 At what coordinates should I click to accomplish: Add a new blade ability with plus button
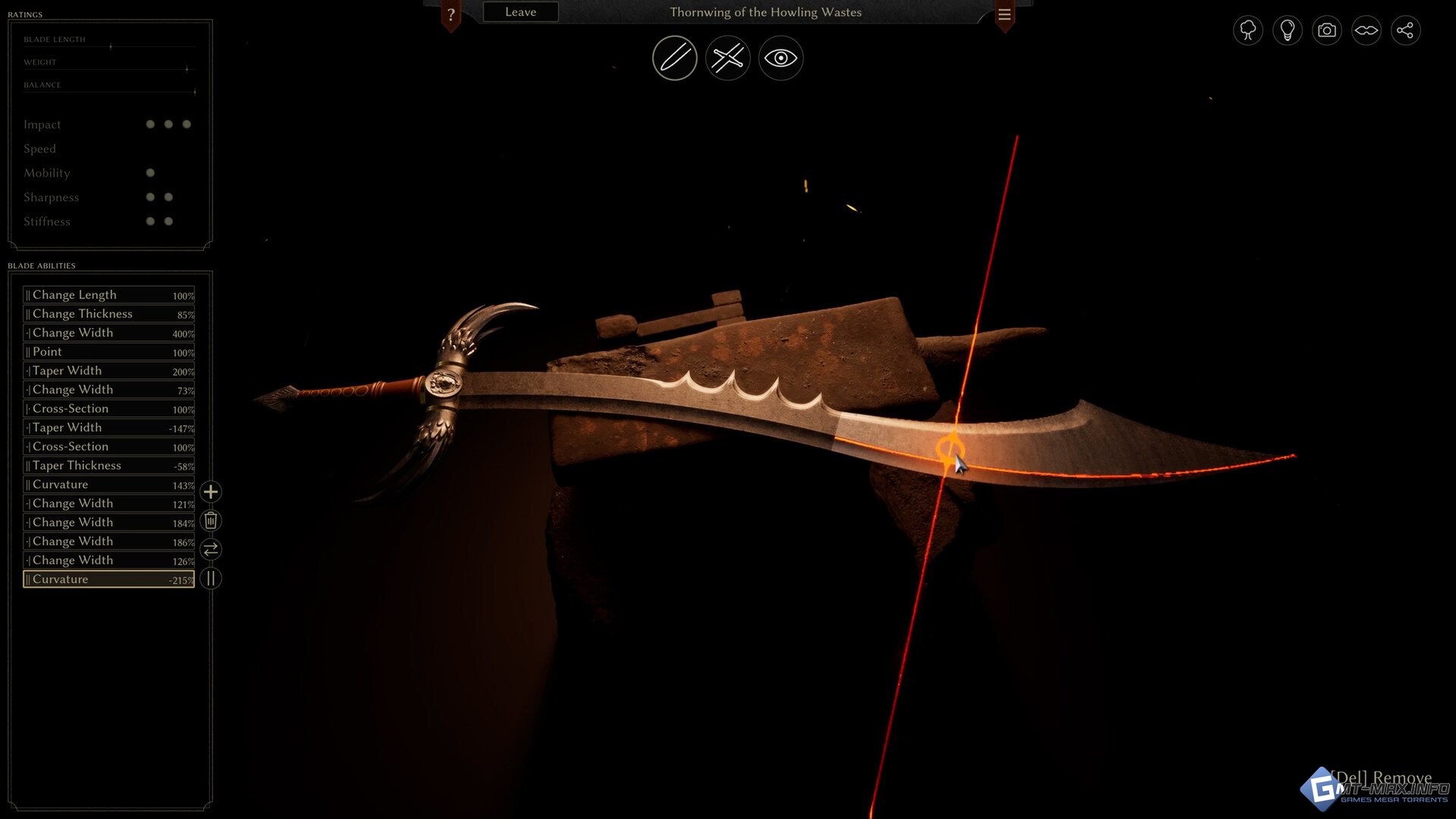[x=211, y=492]
